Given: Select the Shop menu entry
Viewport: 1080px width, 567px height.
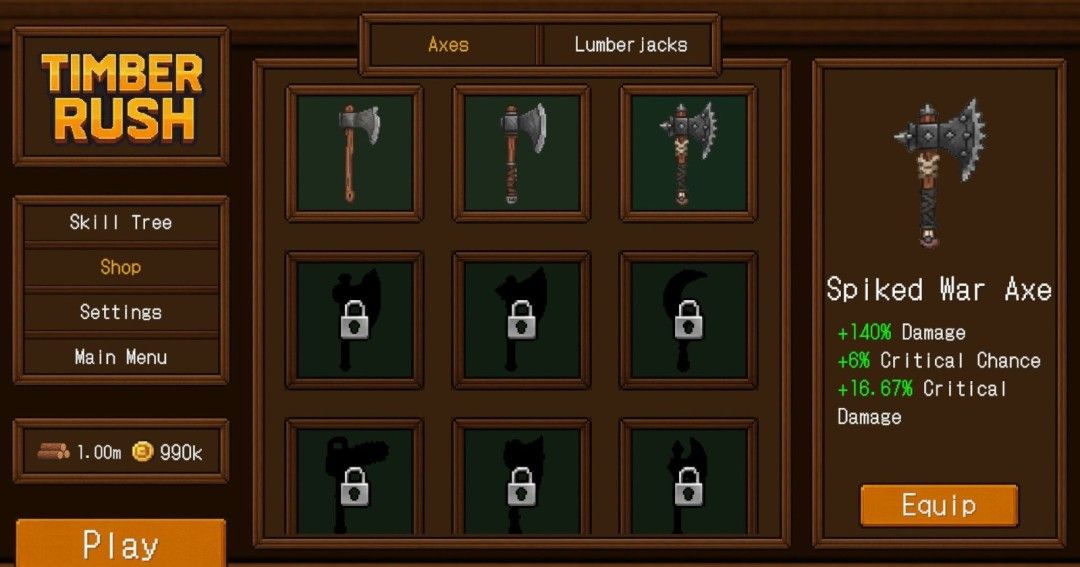Looking at the screenshot, I should point(121,267).
